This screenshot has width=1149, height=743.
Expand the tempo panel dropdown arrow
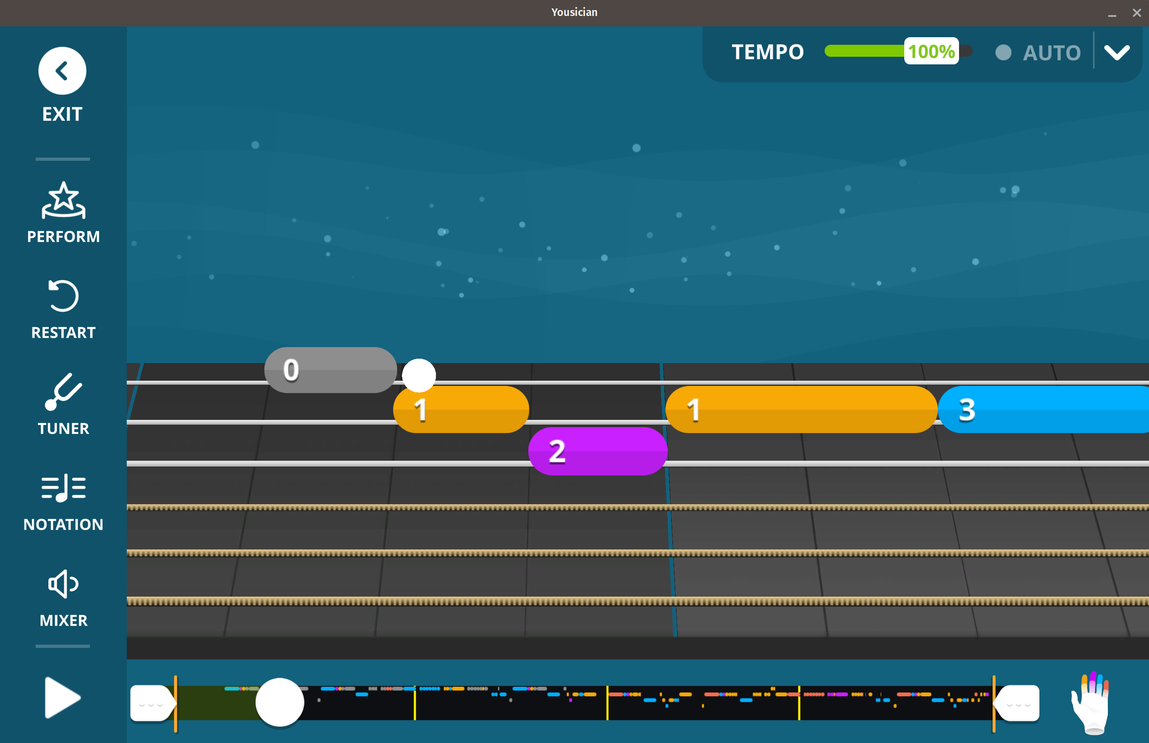coord(1117,53)
